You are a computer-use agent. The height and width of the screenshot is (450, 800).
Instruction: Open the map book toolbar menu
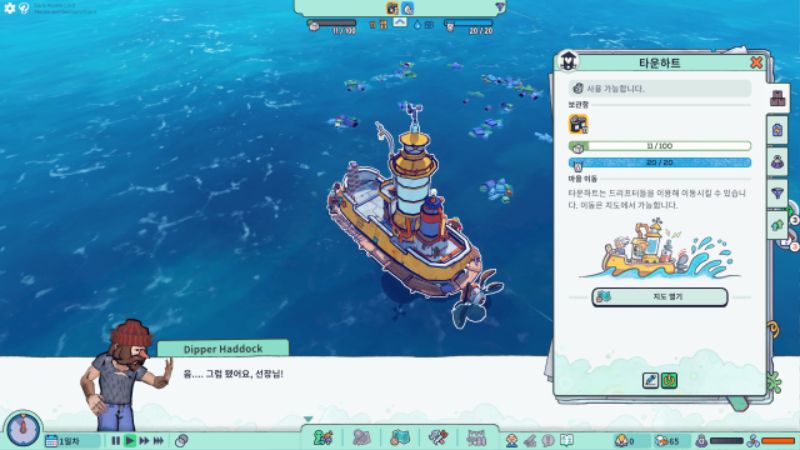tap(400, 438)
